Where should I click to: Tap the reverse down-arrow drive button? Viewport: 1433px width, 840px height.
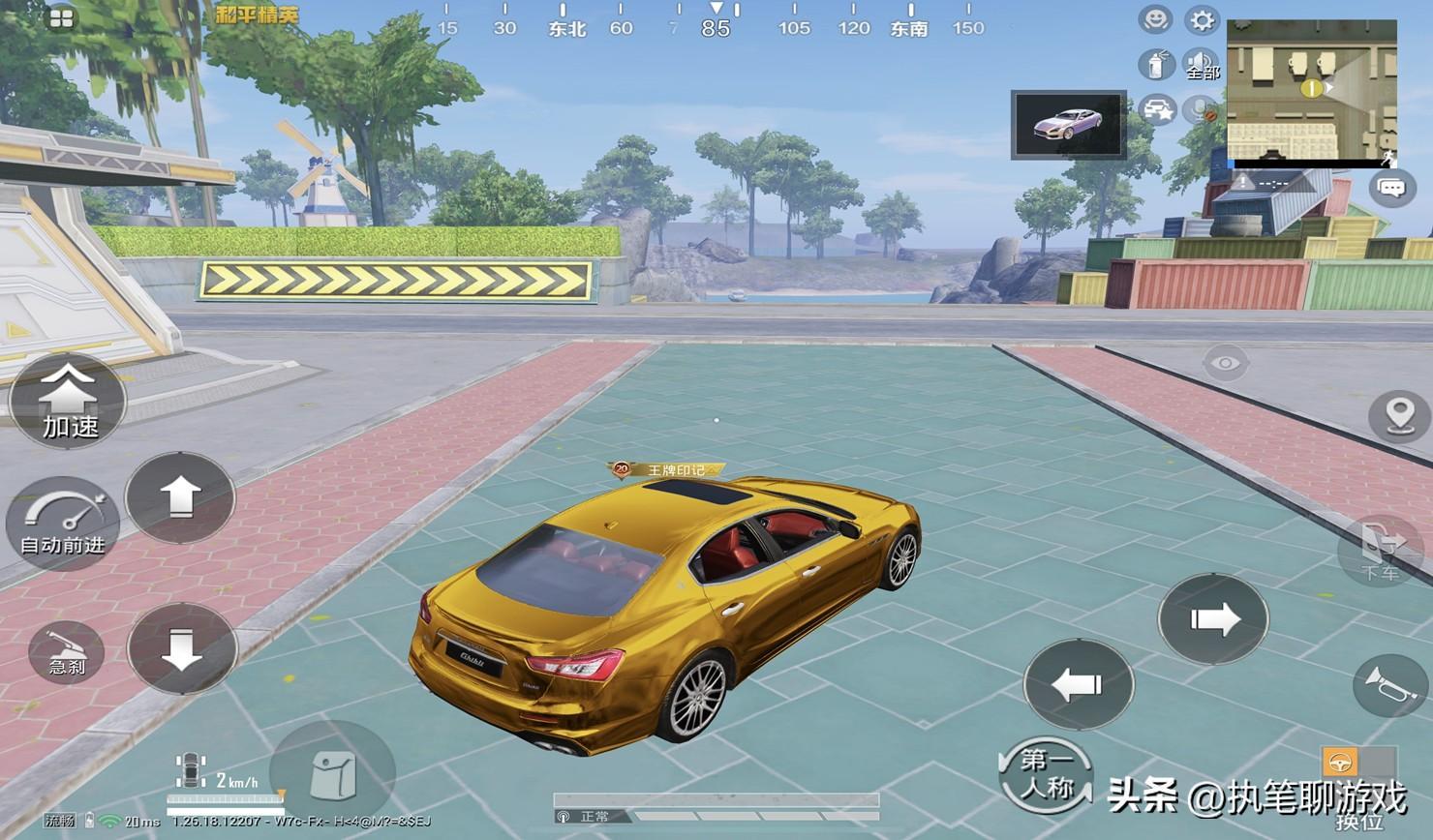pos(182,649)
